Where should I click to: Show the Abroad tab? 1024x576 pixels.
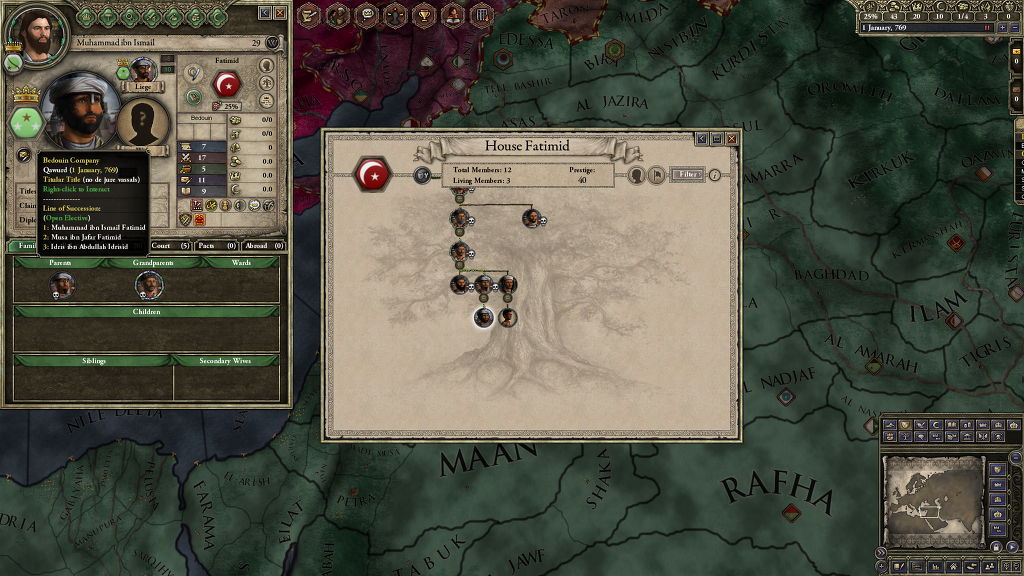(x=263, y=245)
